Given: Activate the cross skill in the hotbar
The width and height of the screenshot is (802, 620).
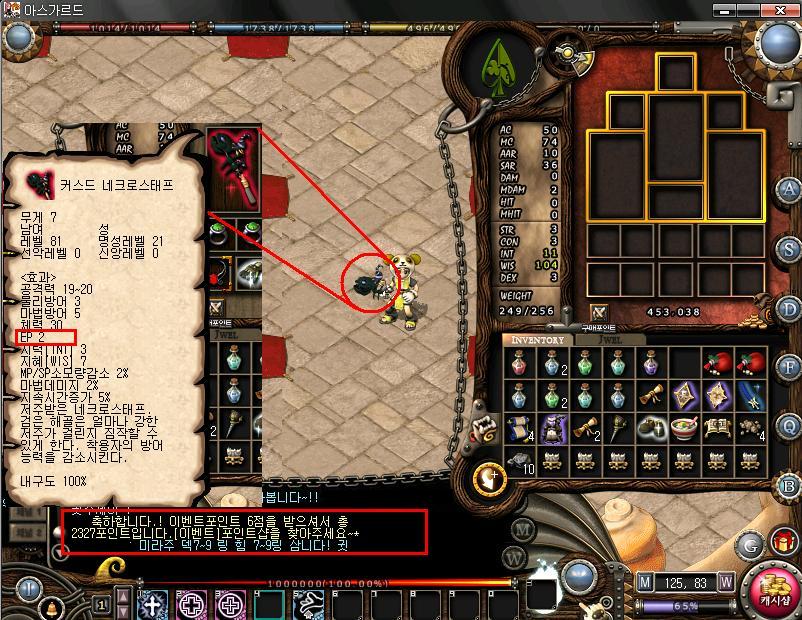Looking at the screenshot, I should pos(152,604).
